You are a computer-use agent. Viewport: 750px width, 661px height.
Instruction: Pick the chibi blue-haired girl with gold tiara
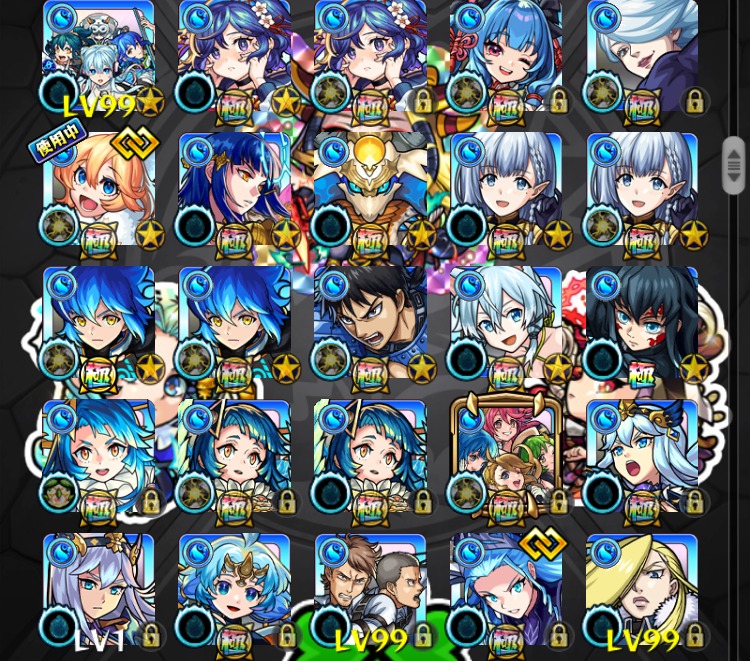(234, 590)
